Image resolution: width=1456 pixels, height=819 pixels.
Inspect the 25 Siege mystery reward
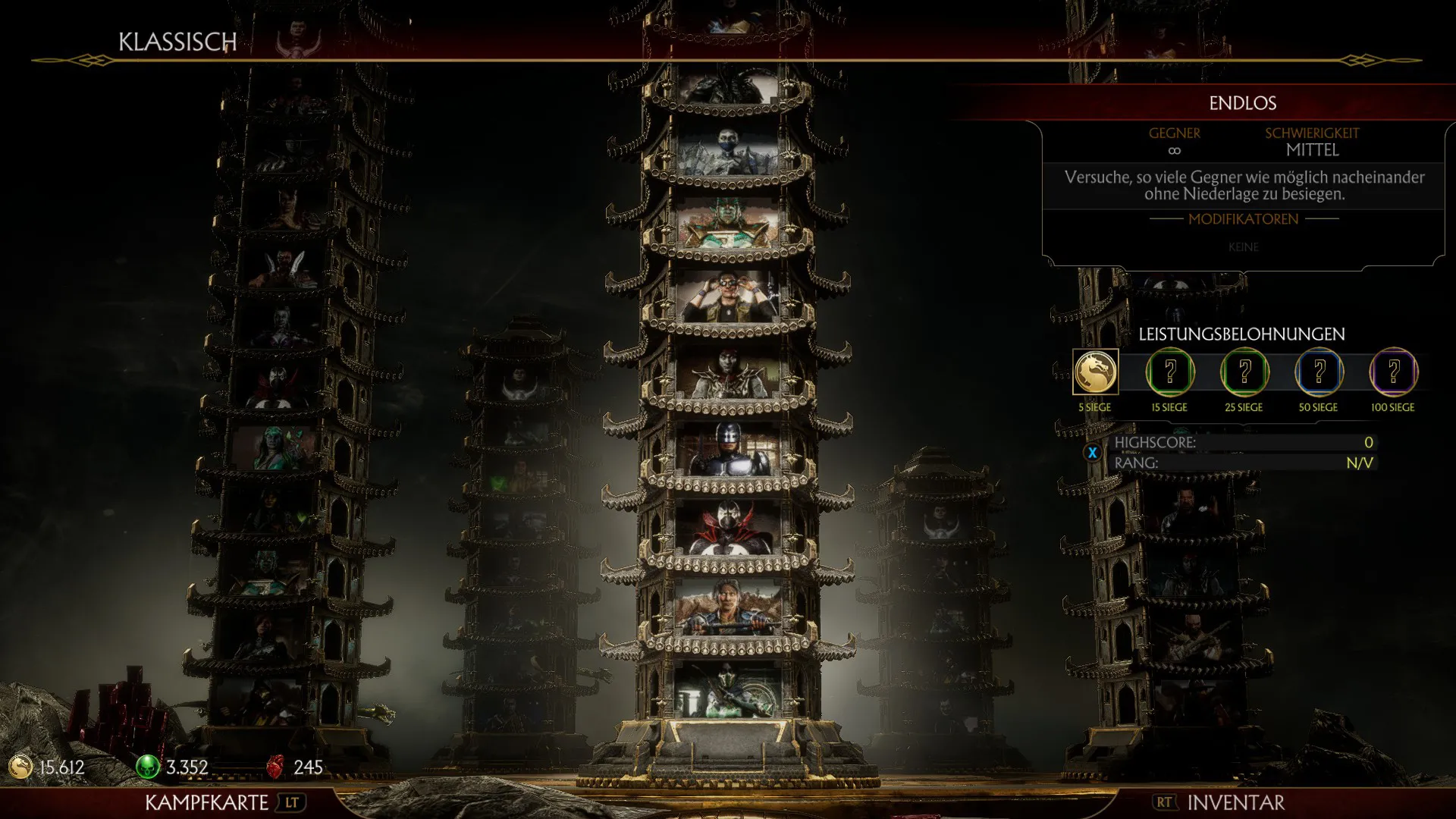1244,372
